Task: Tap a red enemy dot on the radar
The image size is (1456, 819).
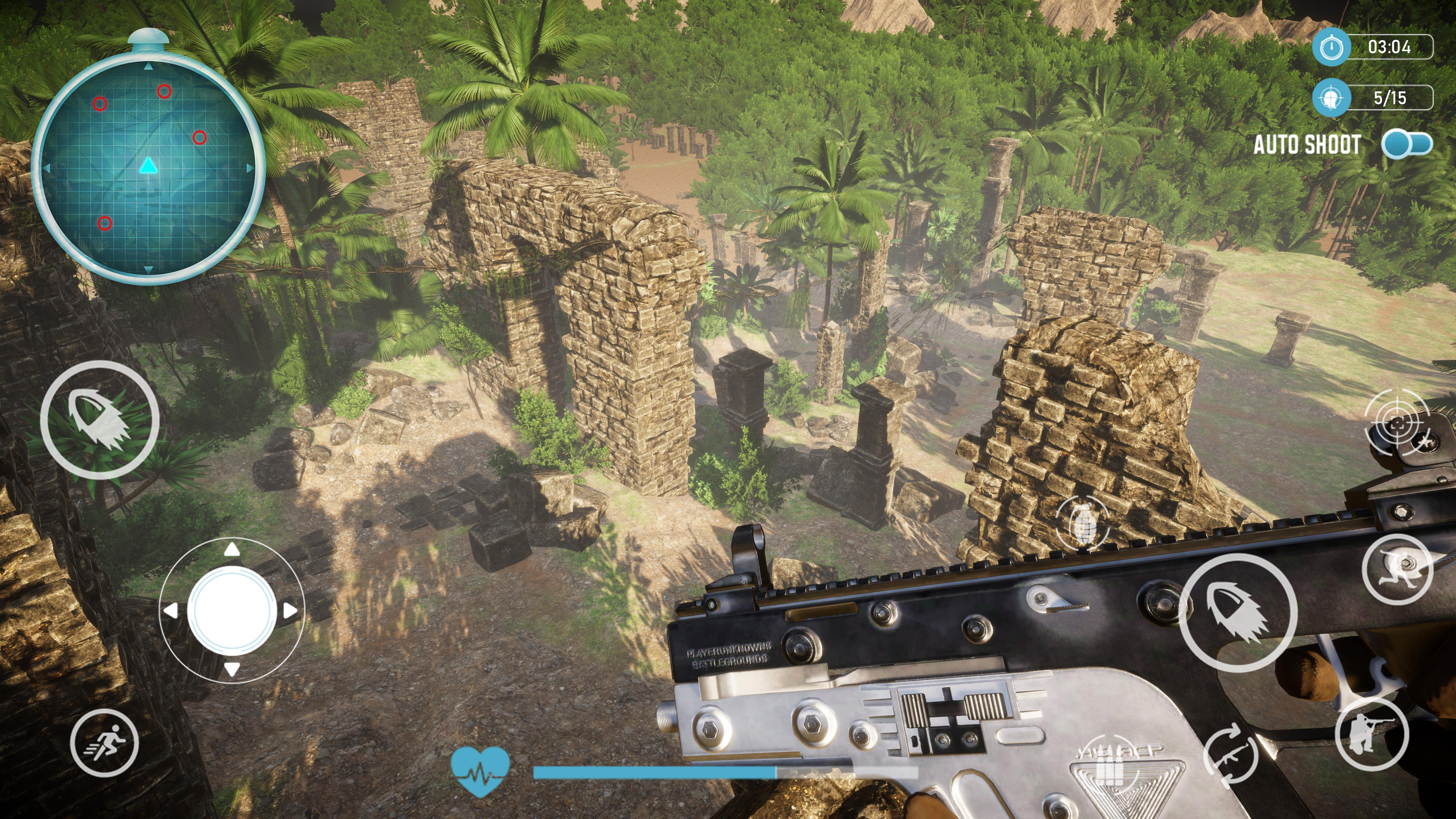Action: point(165,91)
